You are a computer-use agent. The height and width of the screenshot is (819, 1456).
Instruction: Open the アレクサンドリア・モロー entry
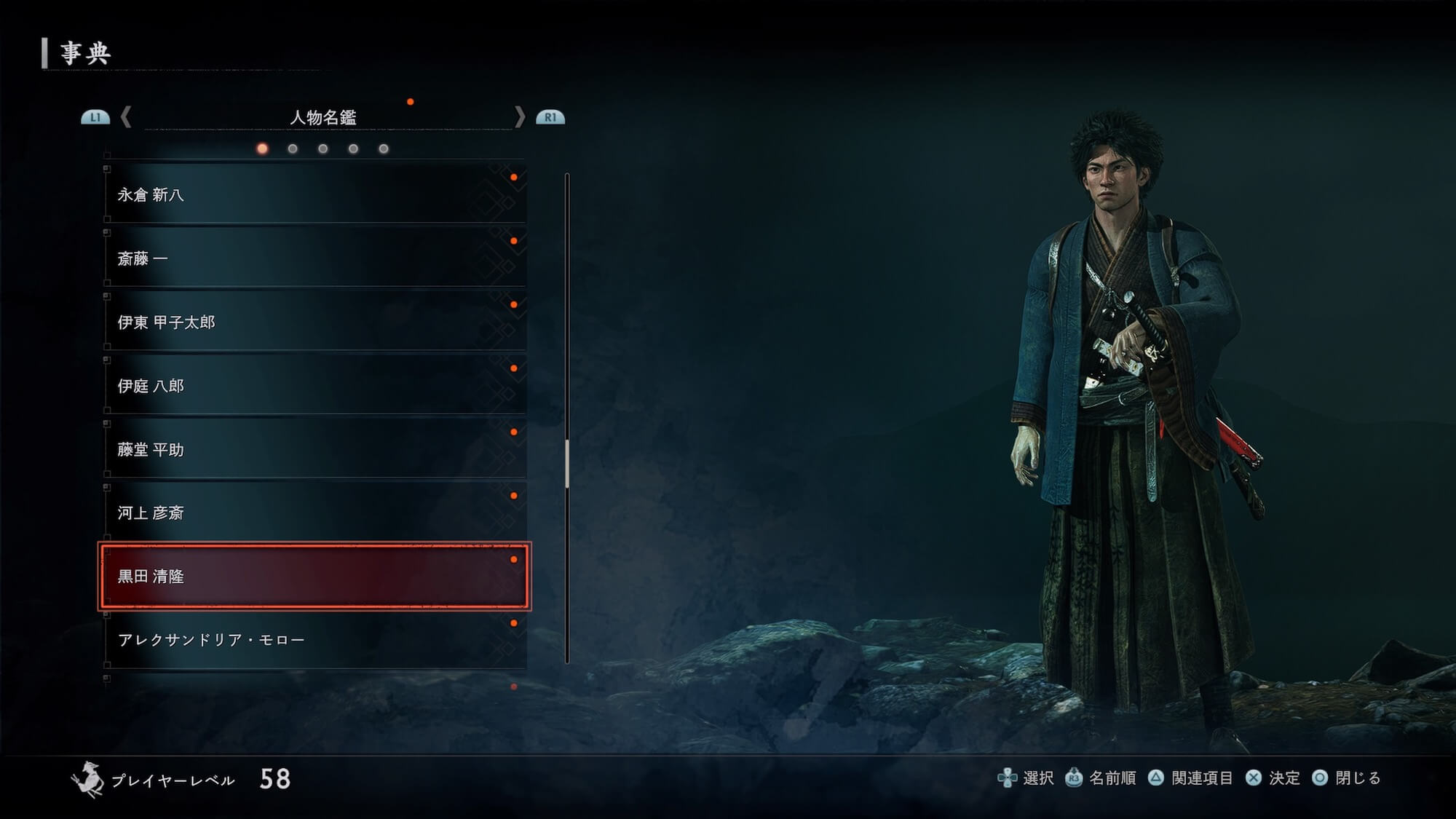pos(314,640)
